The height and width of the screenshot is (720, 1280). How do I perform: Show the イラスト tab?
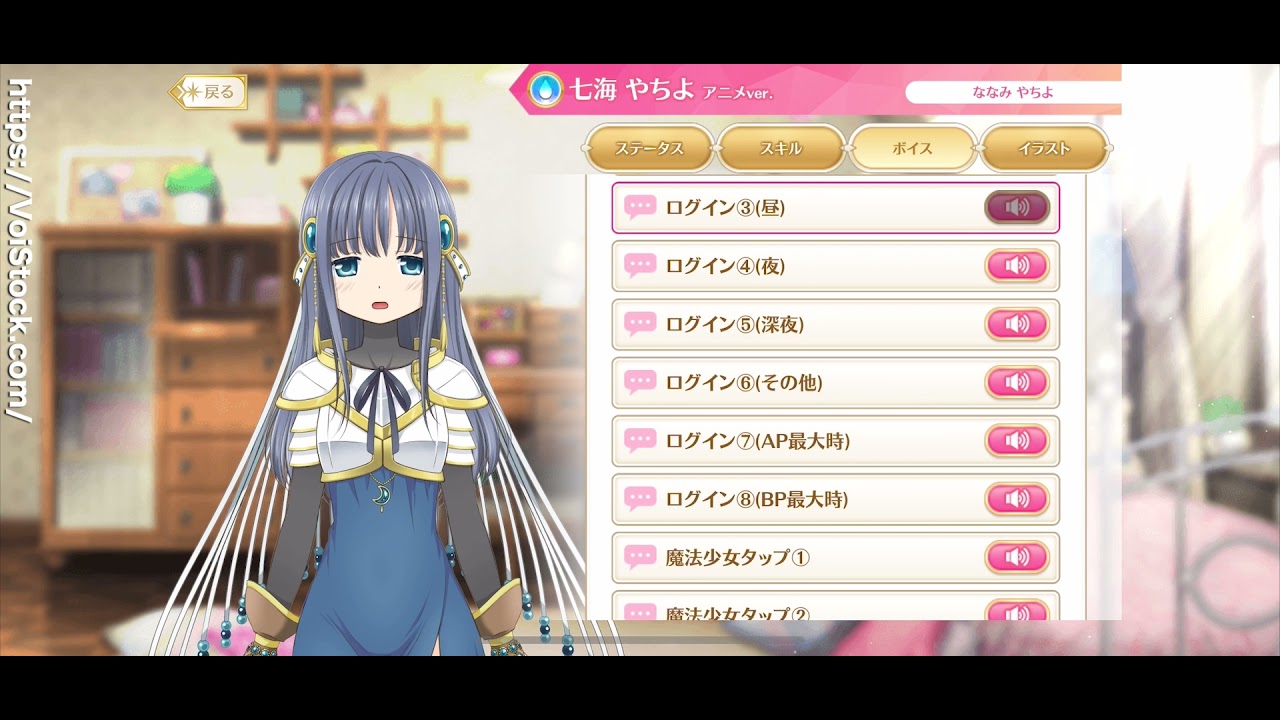coord(1044,148)
